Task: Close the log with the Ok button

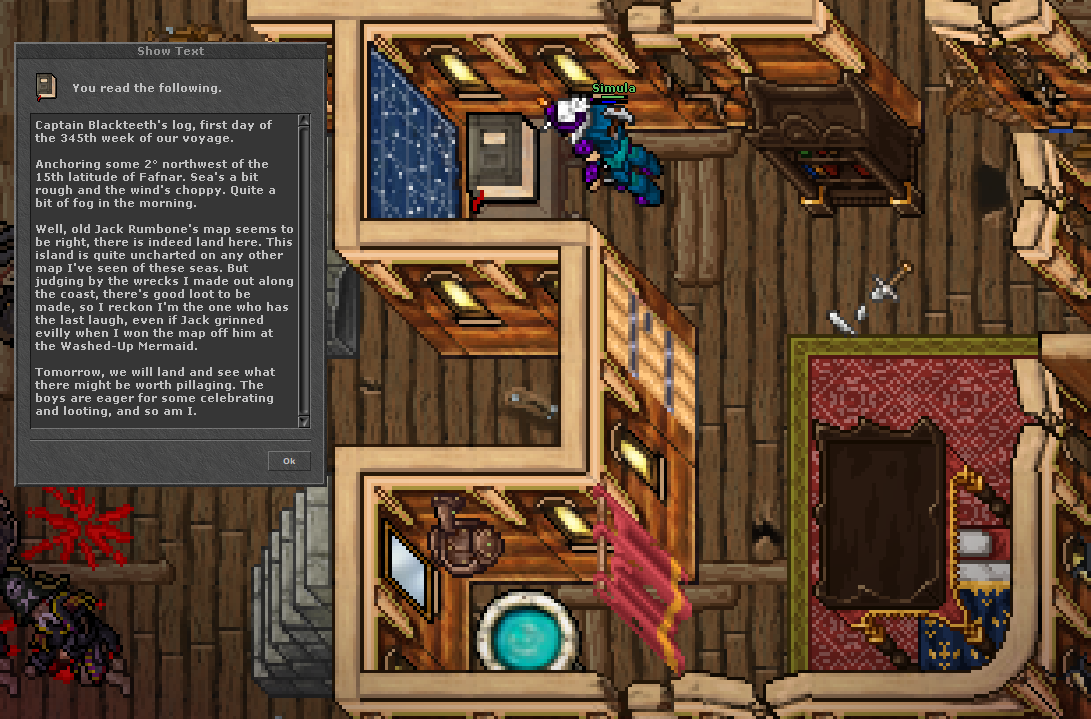Action: coord(289,461)
